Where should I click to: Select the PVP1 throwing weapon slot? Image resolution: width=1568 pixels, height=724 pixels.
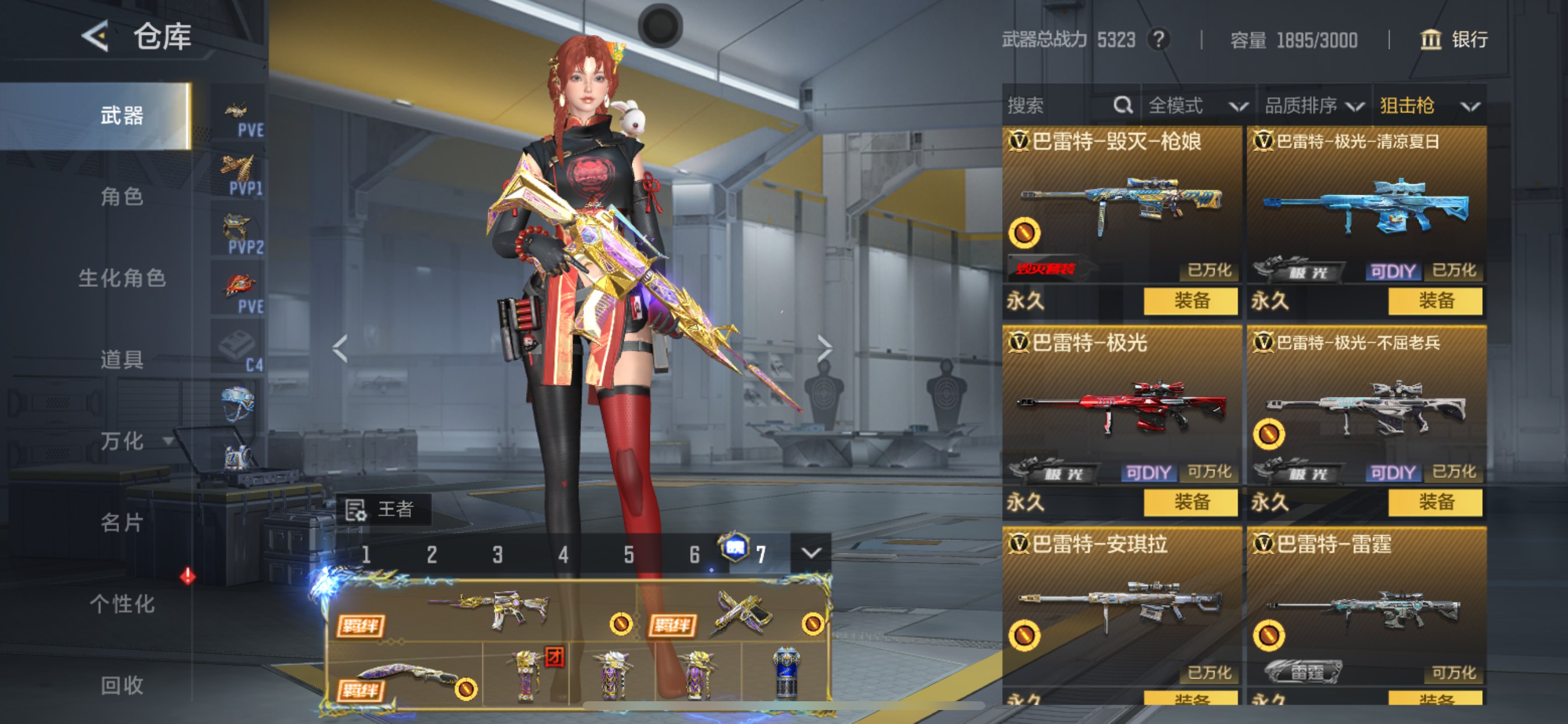click(x=239, y=170)
